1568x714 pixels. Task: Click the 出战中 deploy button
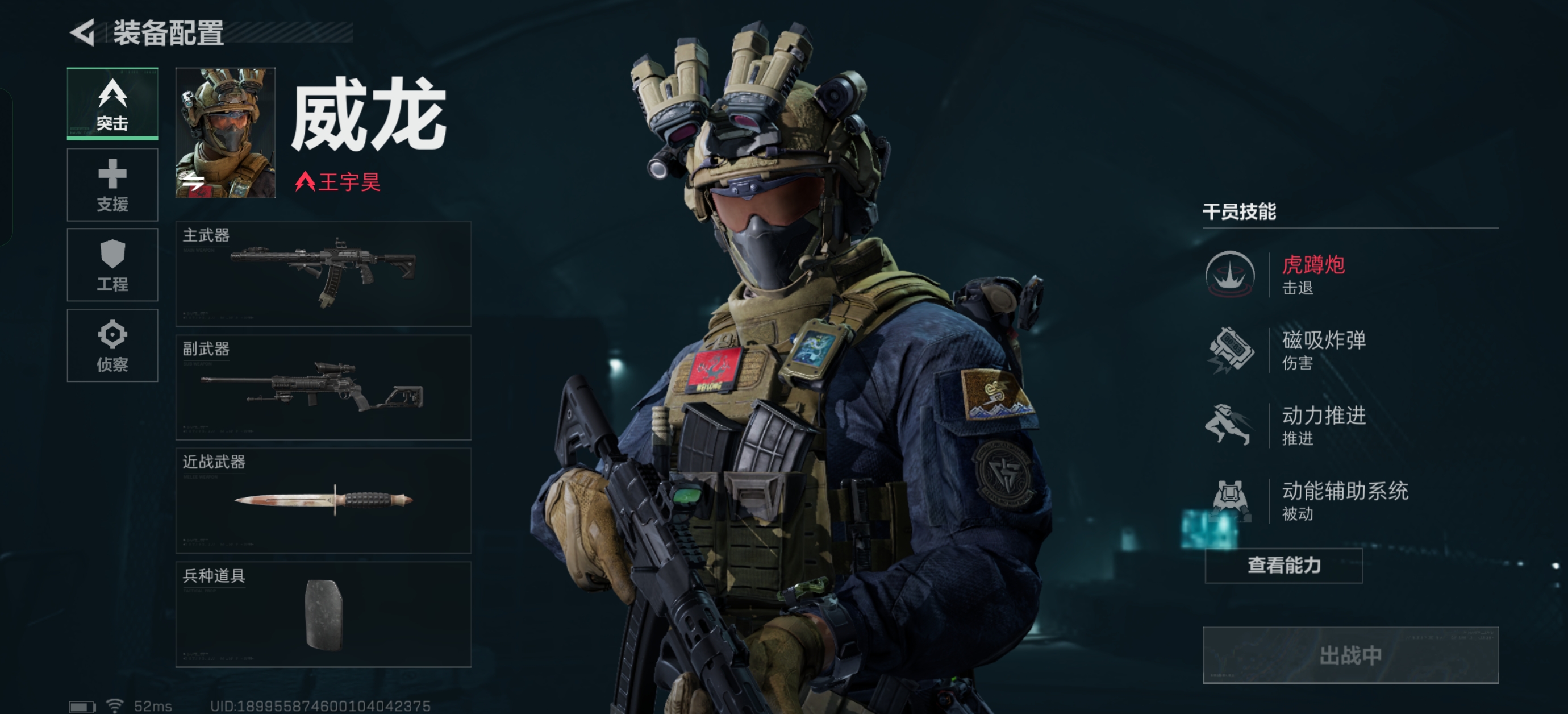click(x=1350, y=655)
